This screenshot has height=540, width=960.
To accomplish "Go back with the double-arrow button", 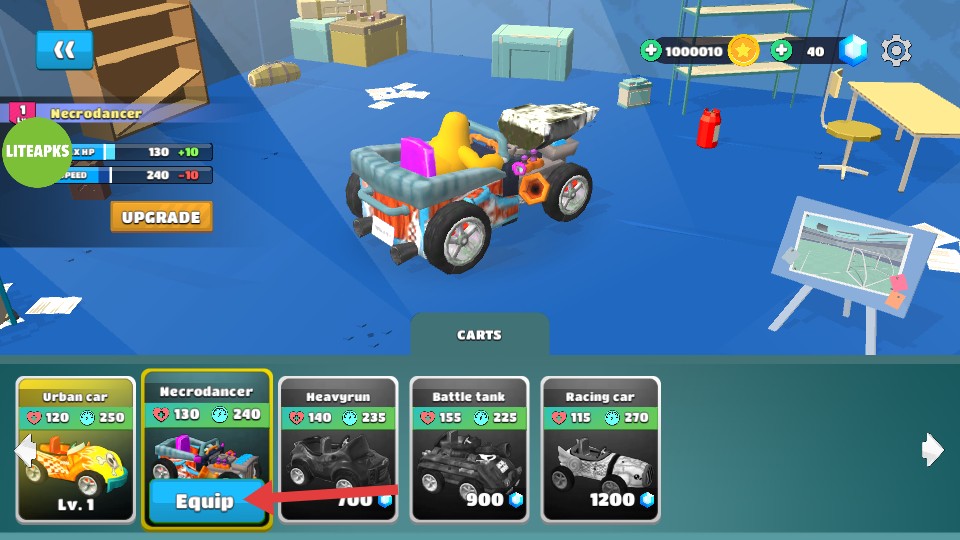I will click(64, 50).
